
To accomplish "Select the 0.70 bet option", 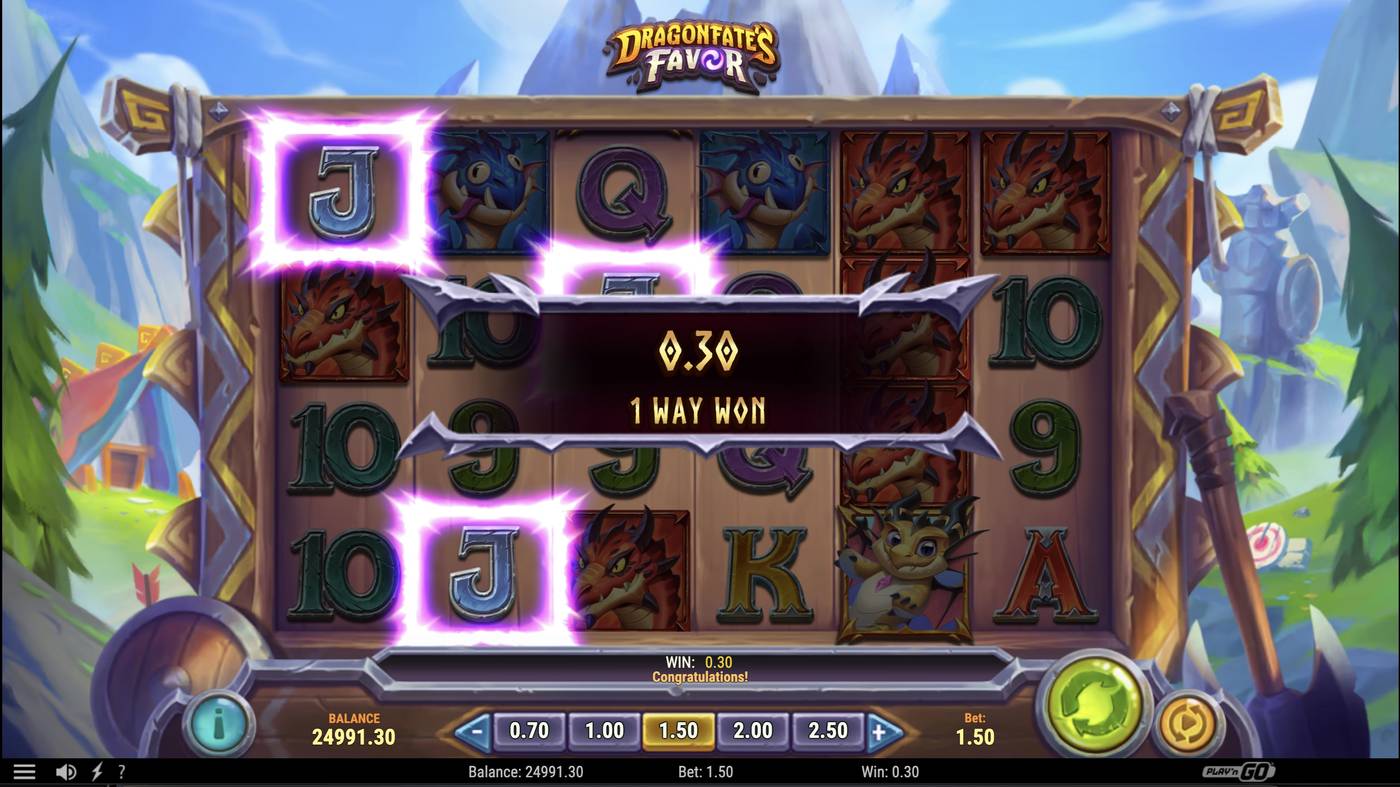I will [x=528, y=731].
